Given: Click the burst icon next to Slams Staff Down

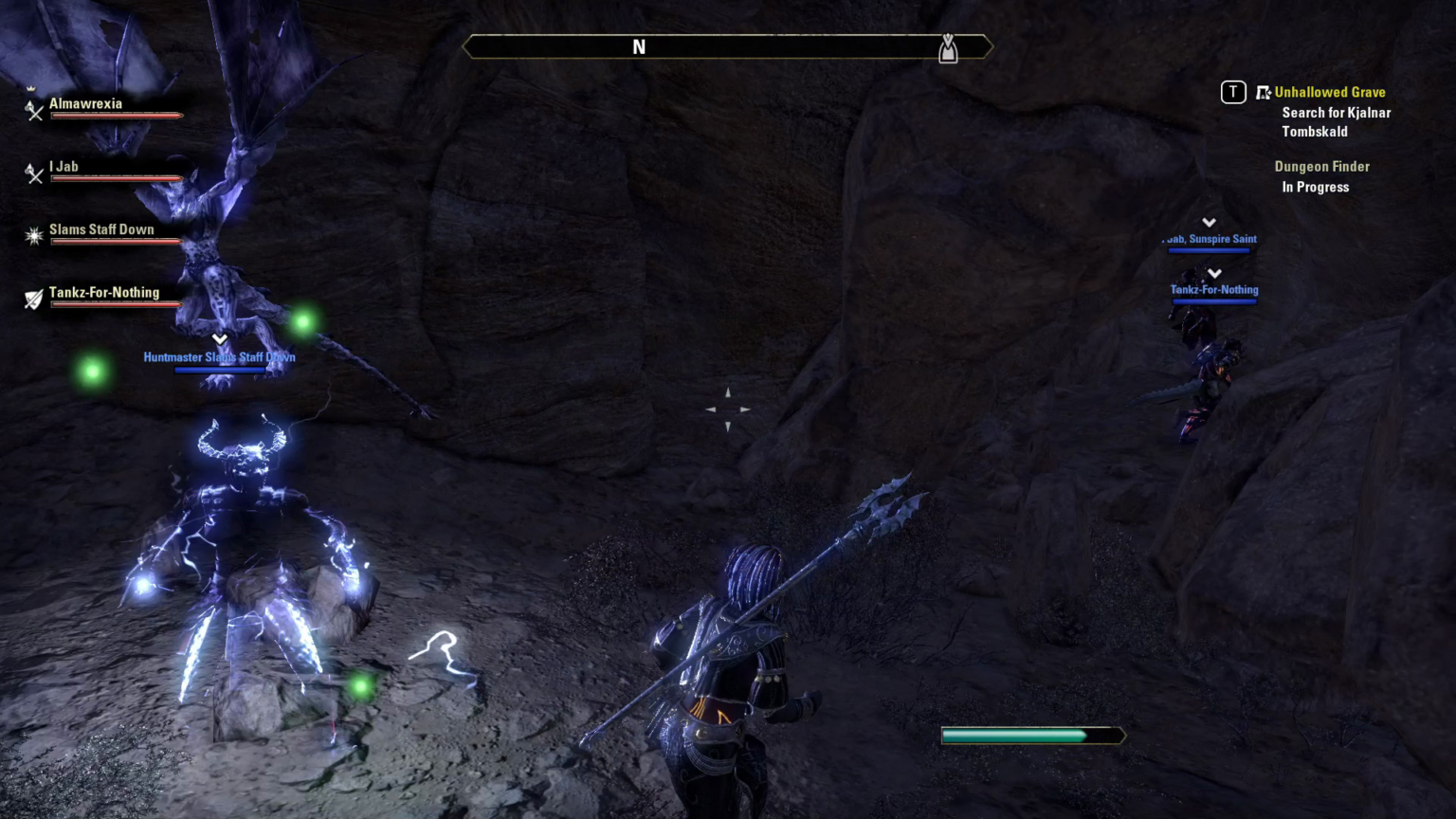Looking at the screenshot, I should (x=34, y=236).
